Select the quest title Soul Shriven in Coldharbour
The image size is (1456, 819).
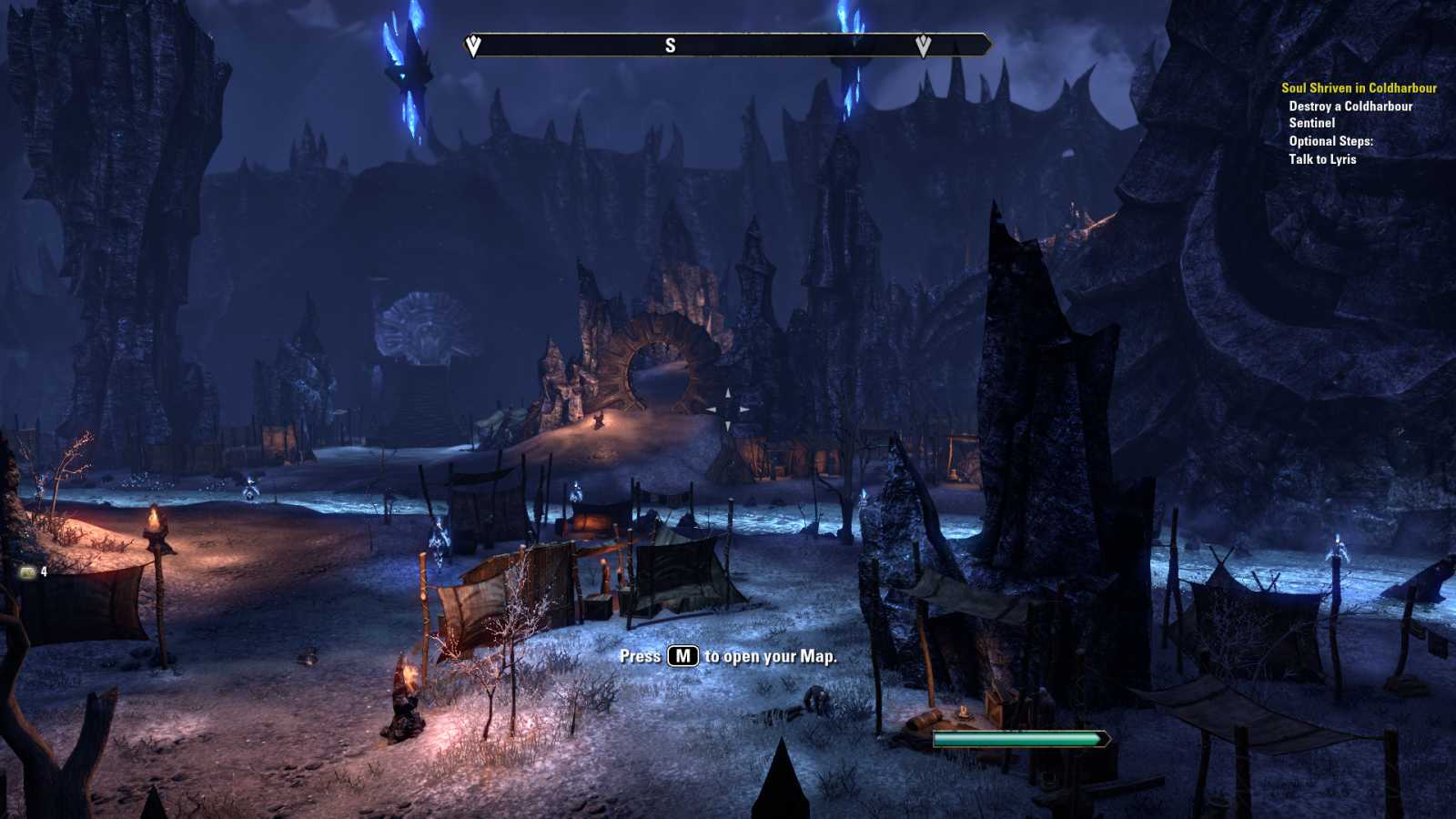point(1358,89)
